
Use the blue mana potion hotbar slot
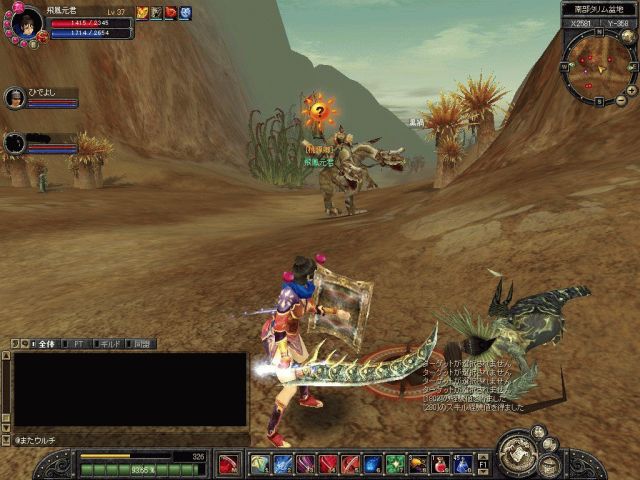(464, 463)
